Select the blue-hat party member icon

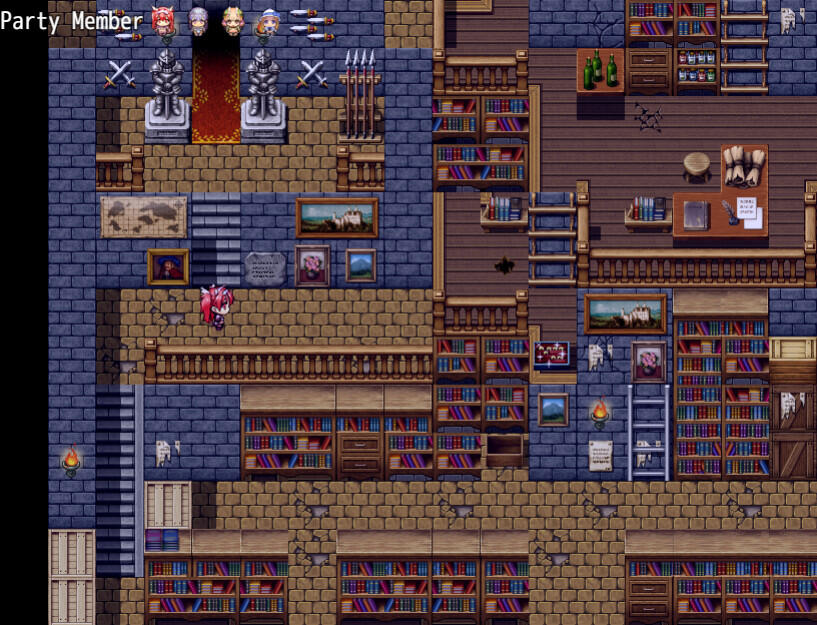268,19
